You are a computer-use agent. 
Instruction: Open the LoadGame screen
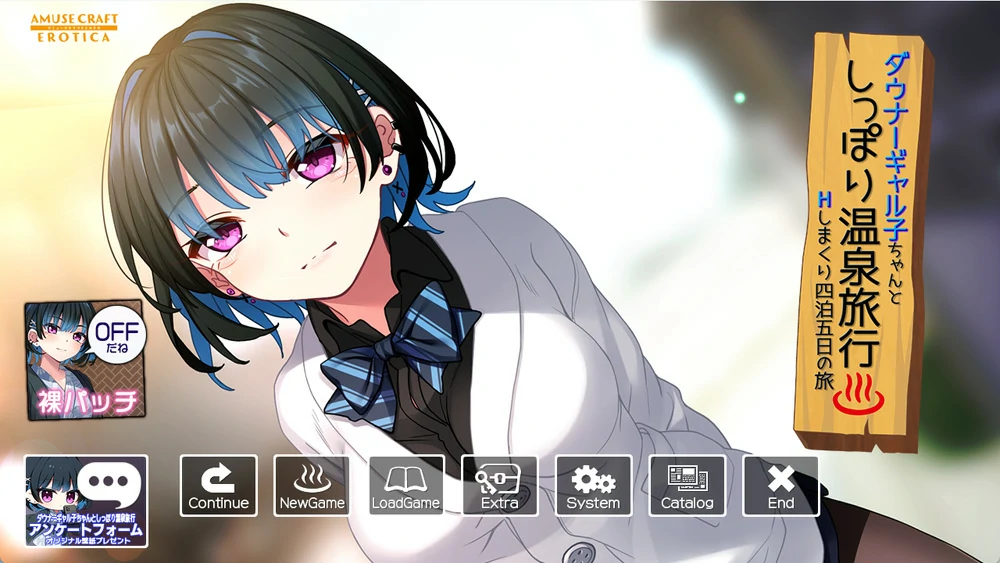406,486
